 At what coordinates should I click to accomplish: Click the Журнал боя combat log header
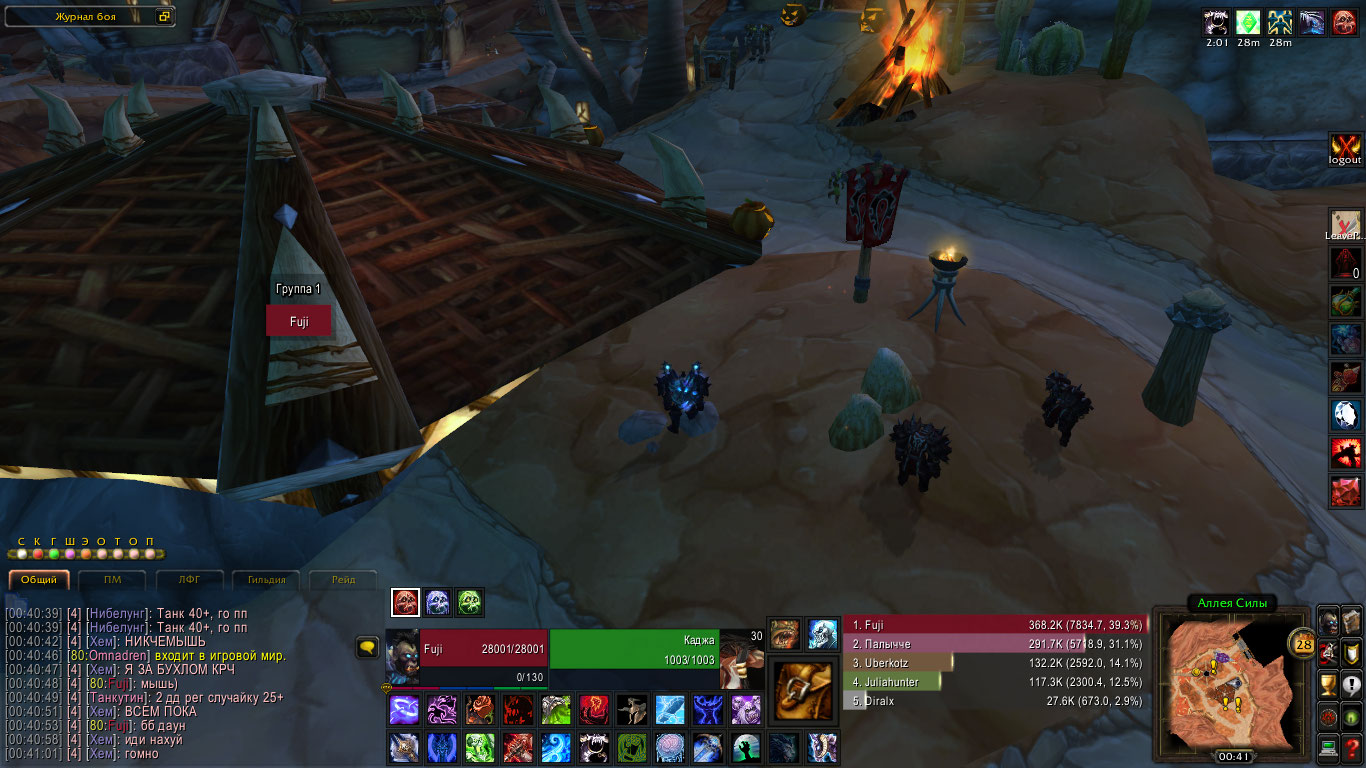click(x=89, y=17)
